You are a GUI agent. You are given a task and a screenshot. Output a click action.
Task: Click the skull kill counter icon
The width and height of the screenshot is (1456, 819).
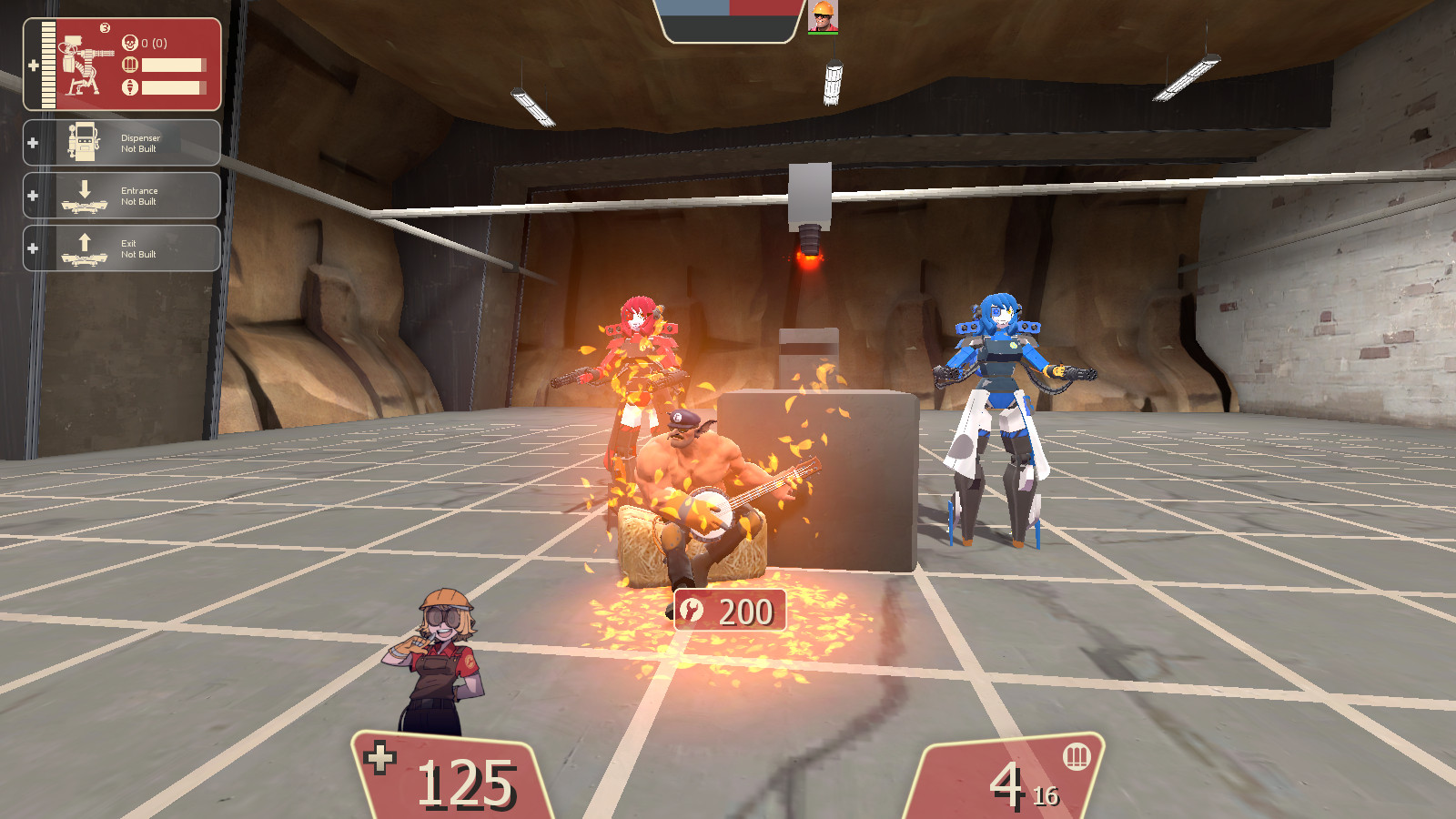click(131, 43)
